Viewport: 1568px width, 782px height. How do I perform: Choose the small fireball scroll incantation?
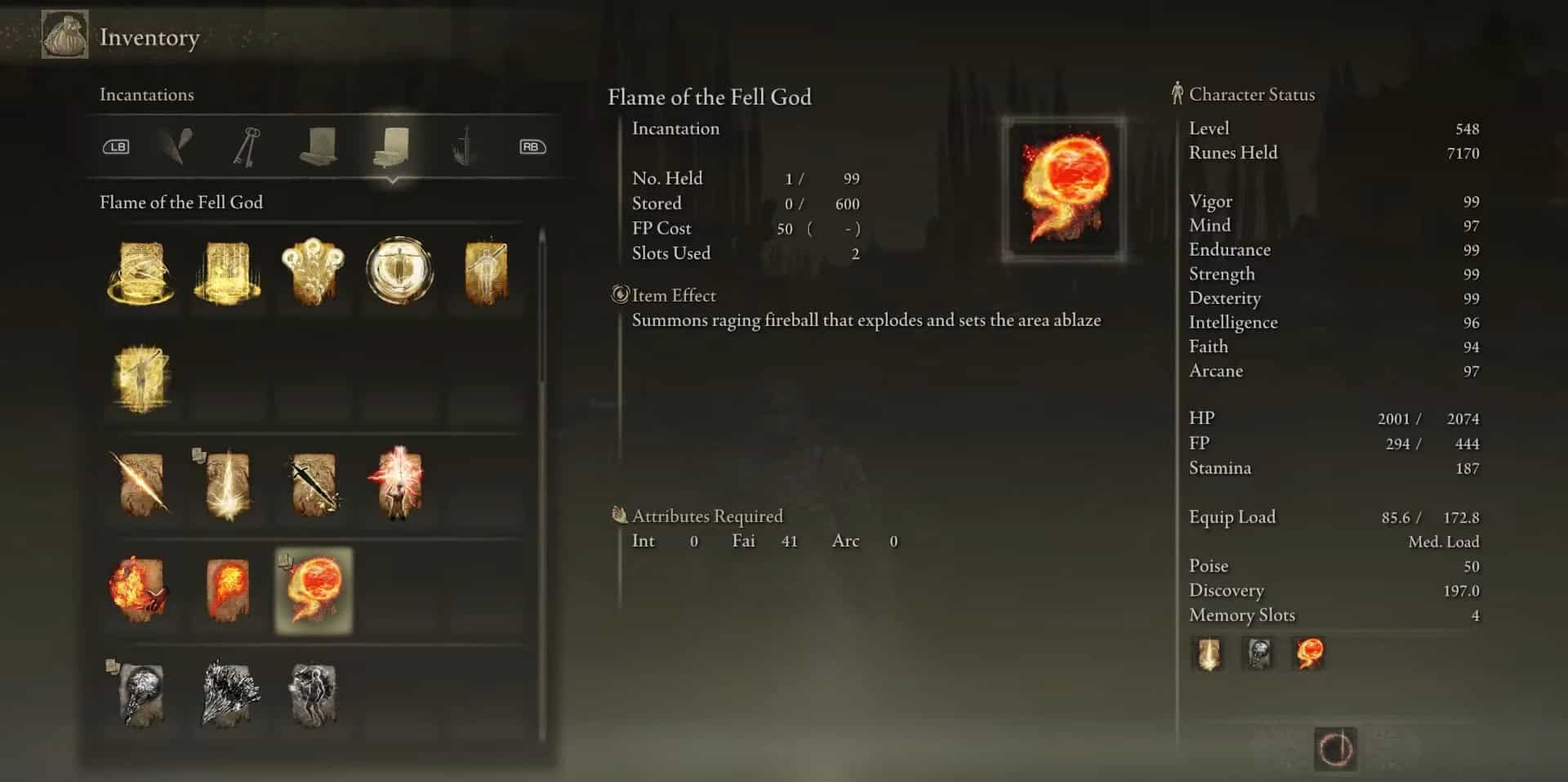pos(227,590)
